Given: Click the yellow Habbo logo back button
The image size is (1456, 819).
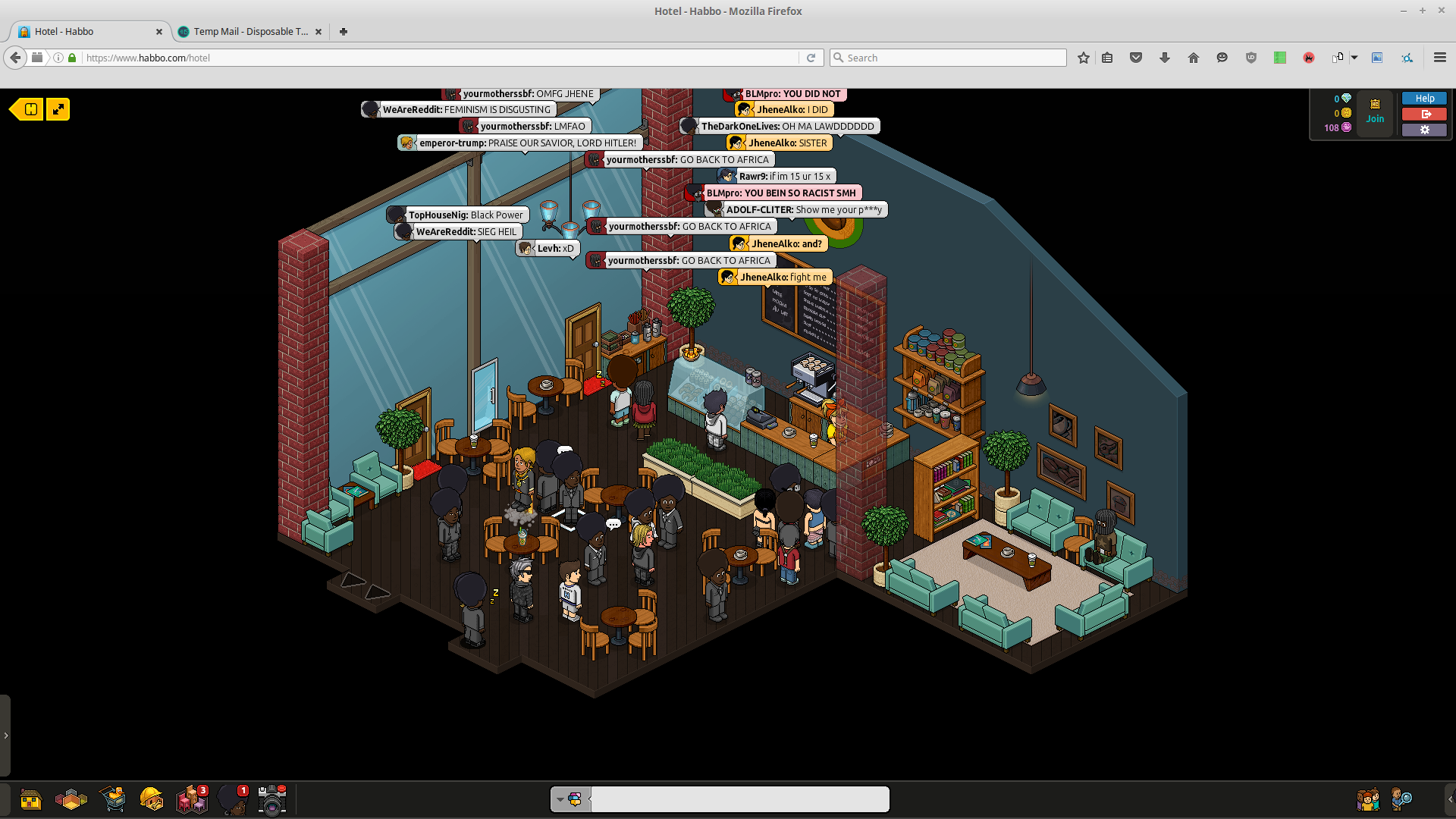Looking at the screenshot, I should coord(28,109).
